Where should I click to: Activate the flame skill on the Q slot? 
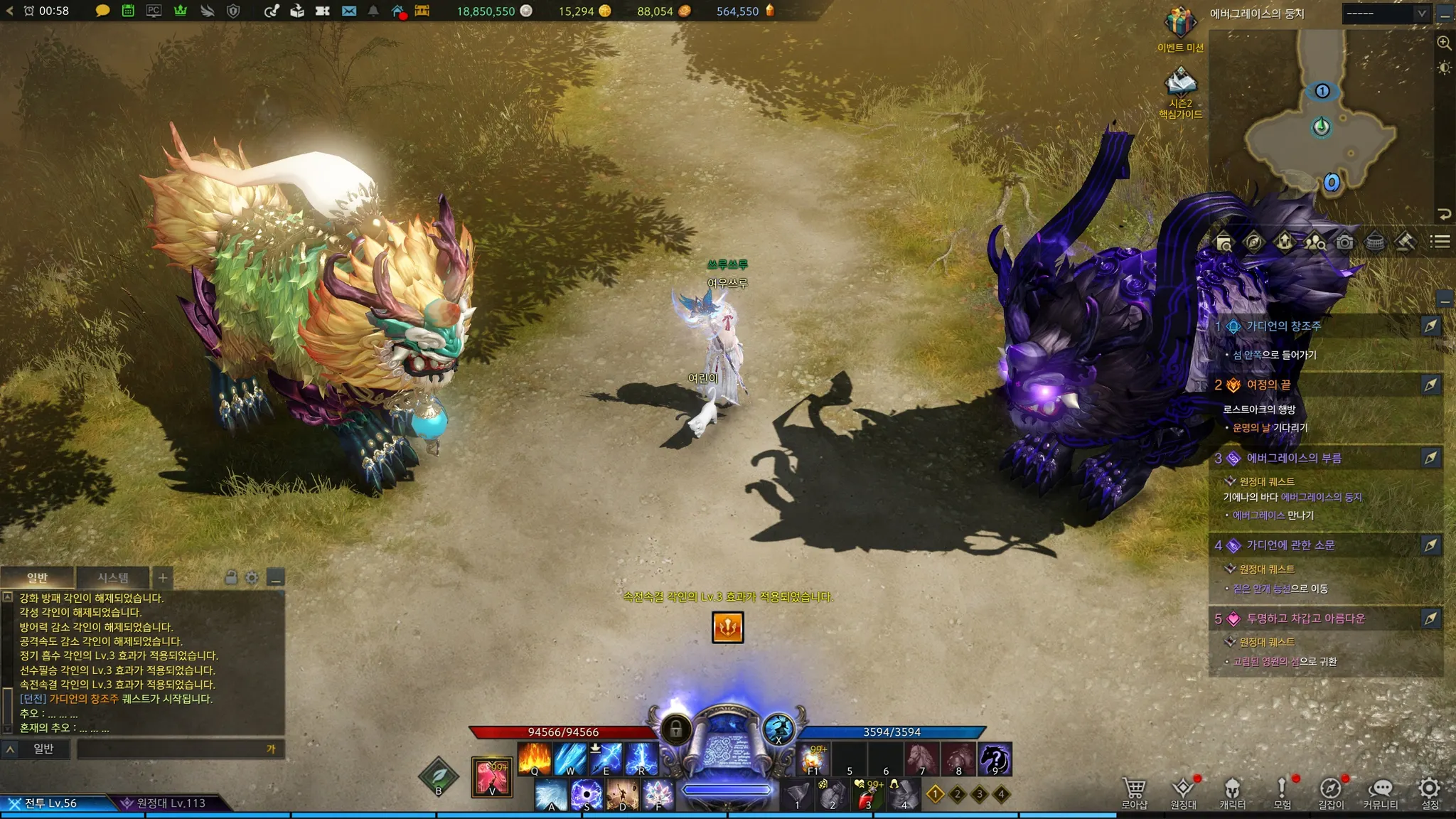pyautogui.click(x=535, y=758)
